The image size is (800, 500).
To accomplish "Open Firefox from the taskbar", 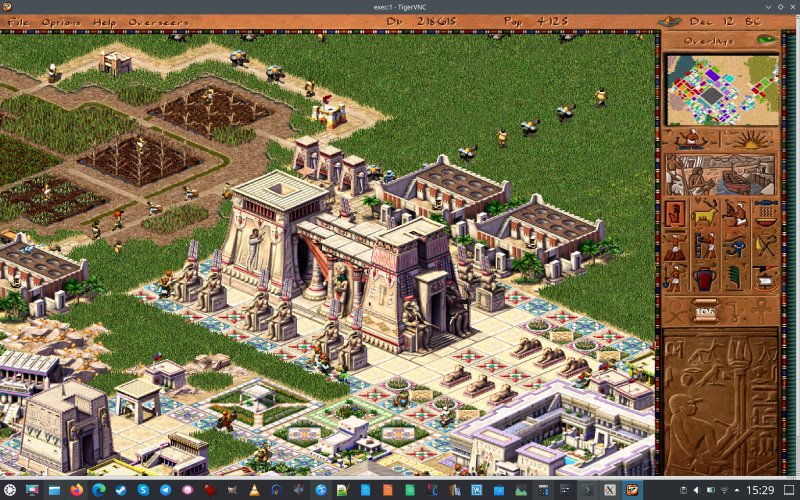I will tap(78, 490).
